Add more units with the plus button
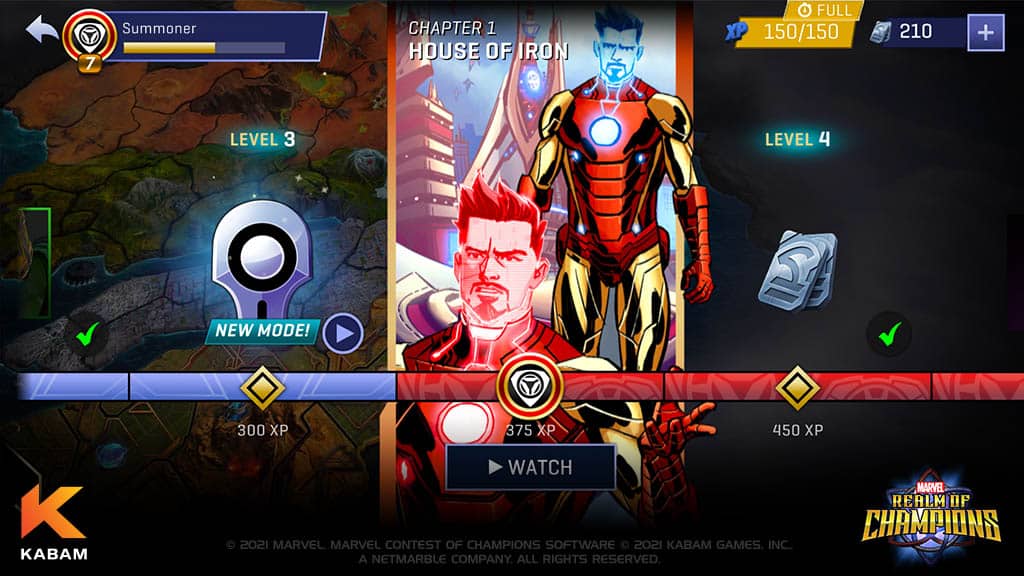This screenshot has width=1024, height=576. 985,32
